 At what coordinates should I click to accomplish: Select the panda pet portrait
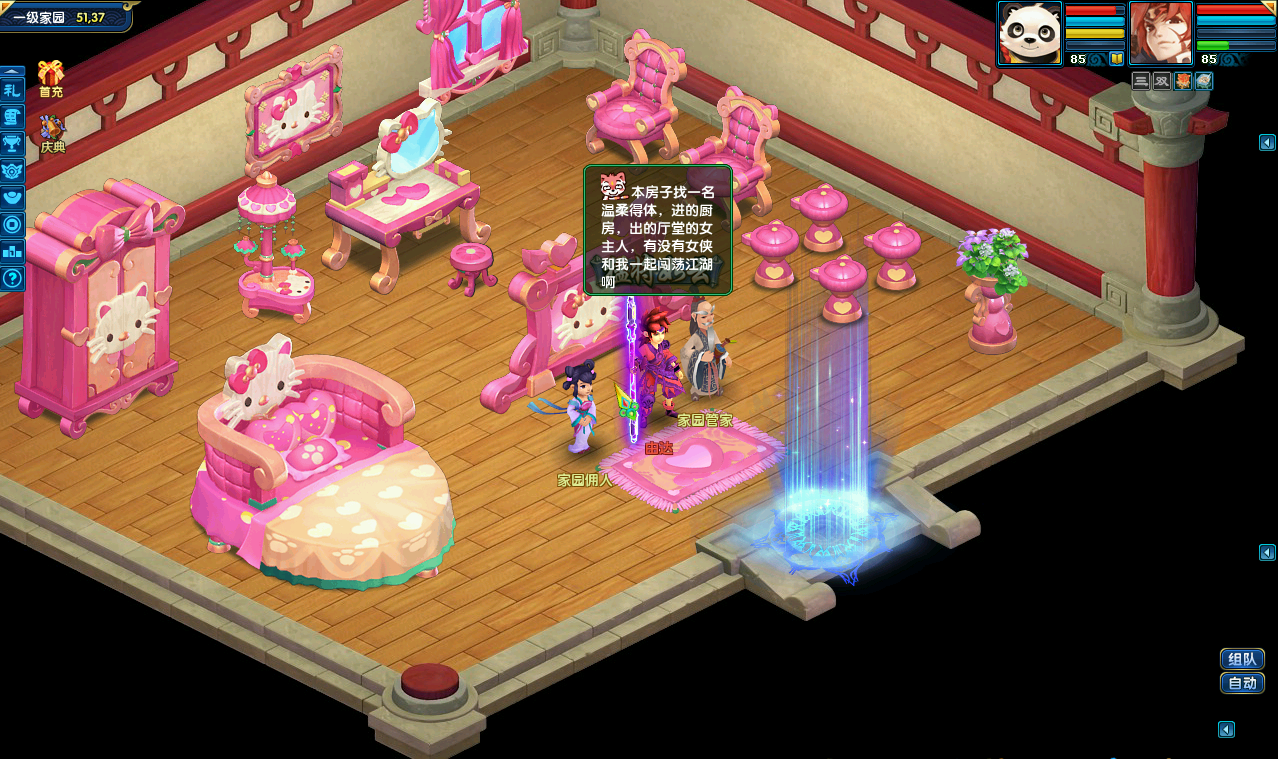[1029, 33]
